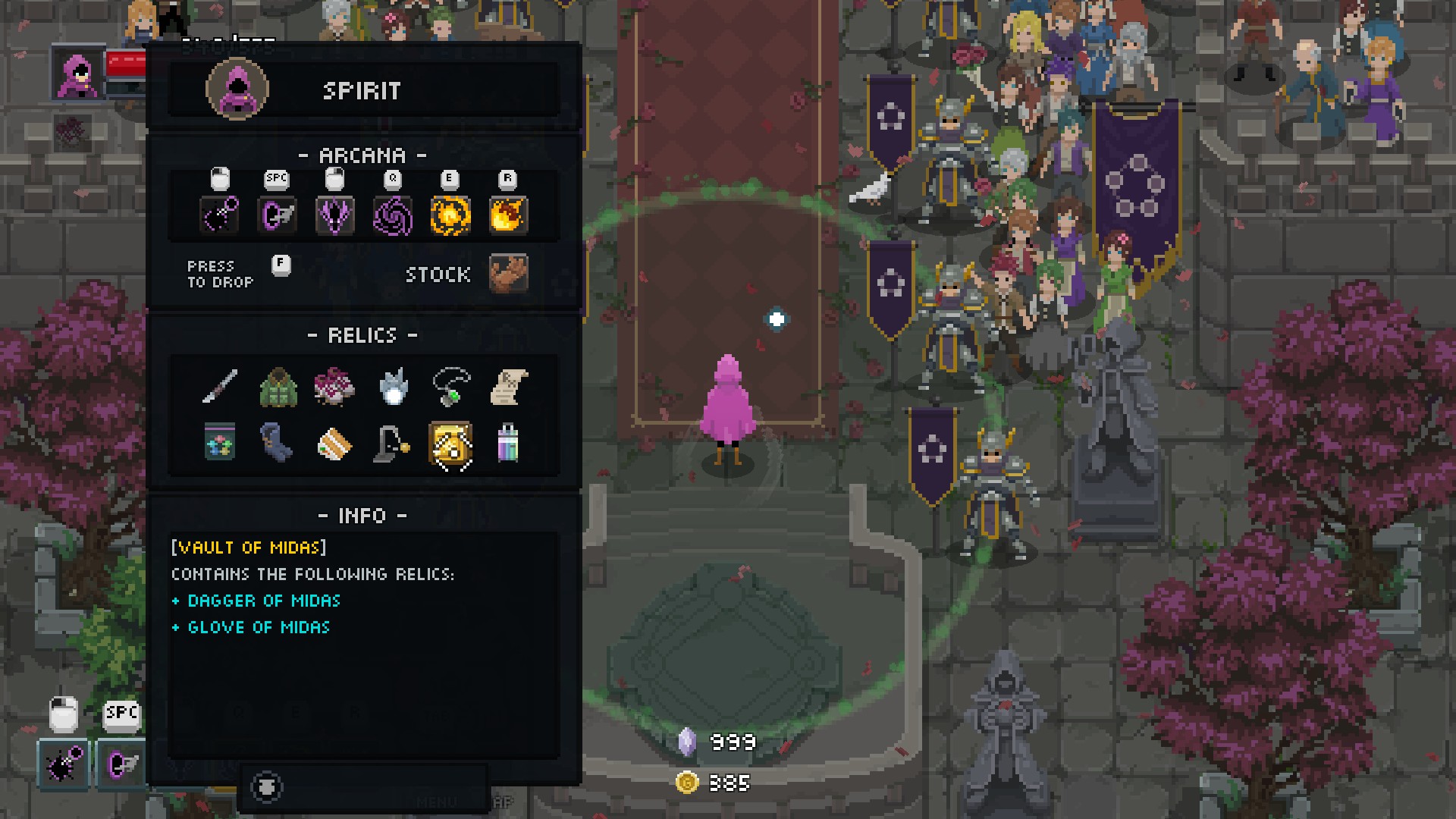Image resolution: width=1456 pixels, height=819 pixels.
Task: Select the purple vortex arcana
Action: coord(393,215)
